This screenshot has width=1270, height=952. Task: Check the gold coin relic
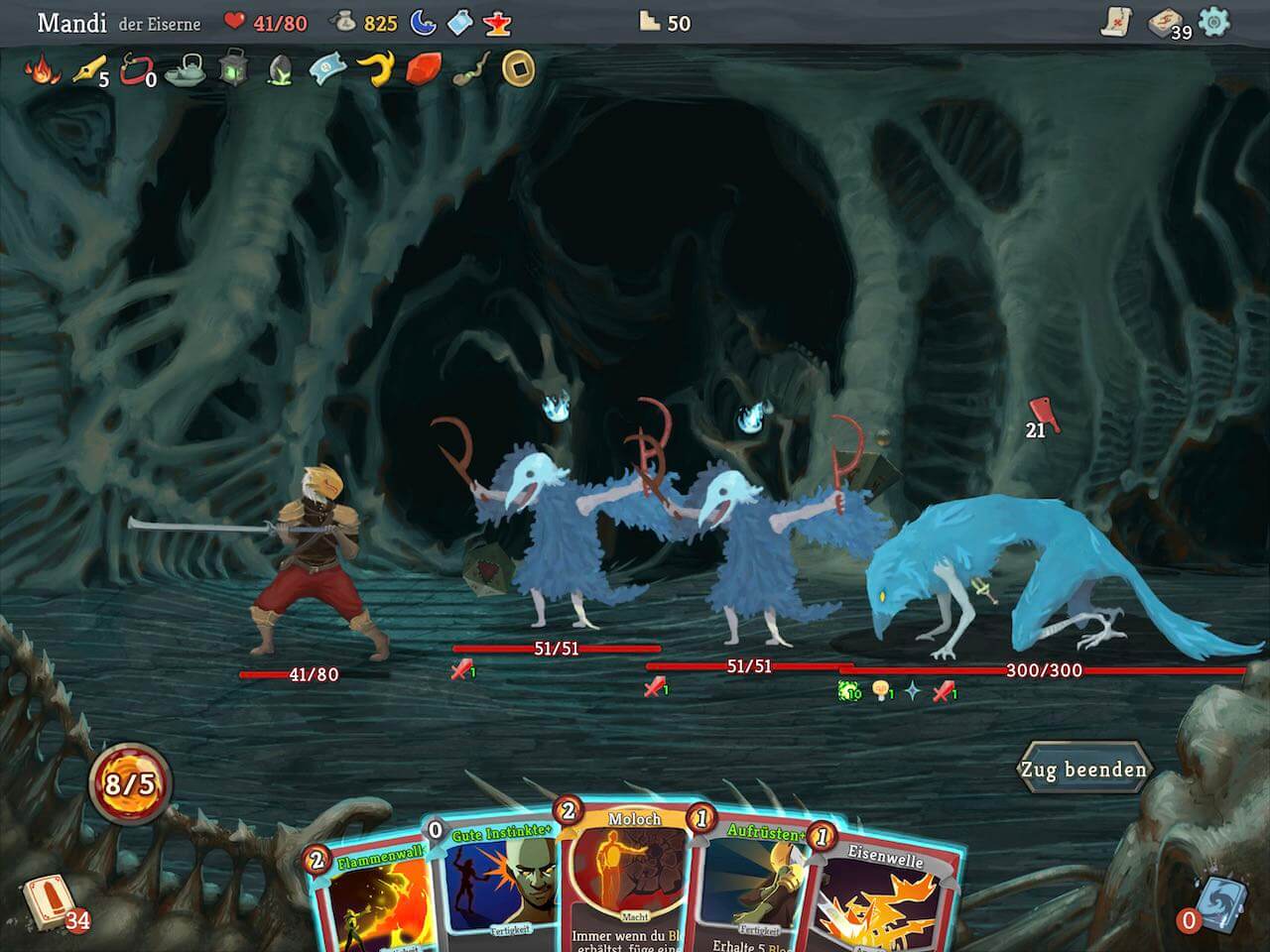pyautogui.click(x=517, y=67)
